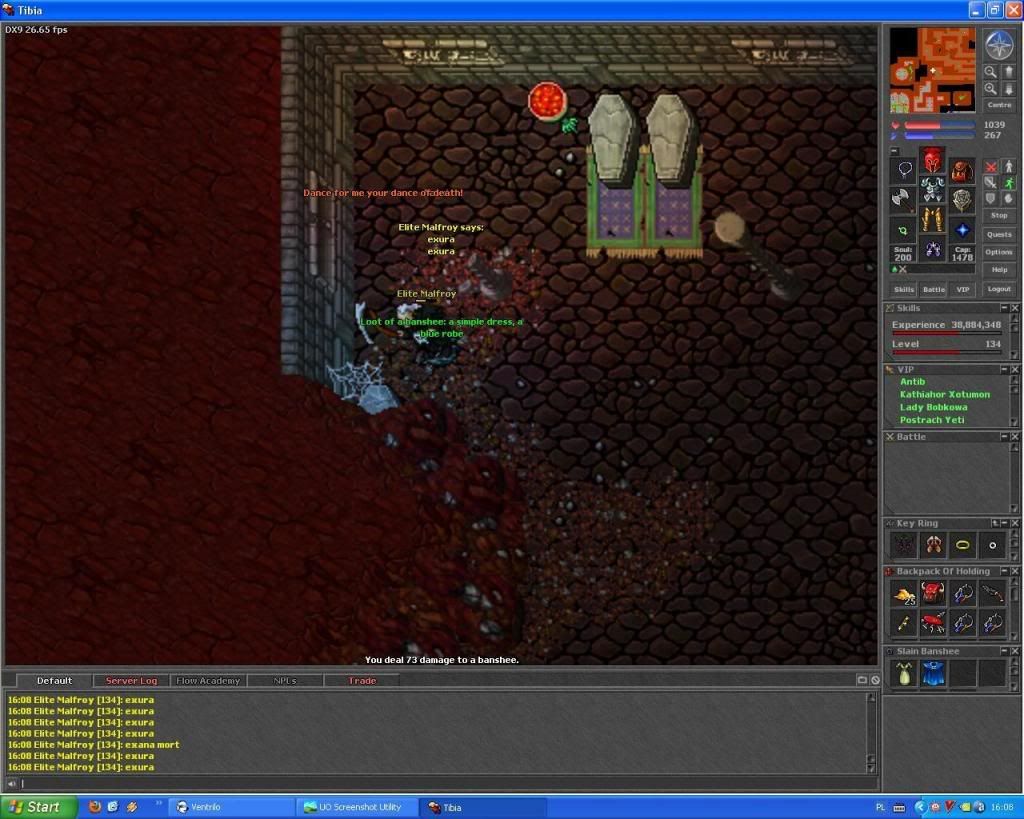Screen dimensions: 1024x819
Task: Click the Stop button
Action: pos(998,215)
